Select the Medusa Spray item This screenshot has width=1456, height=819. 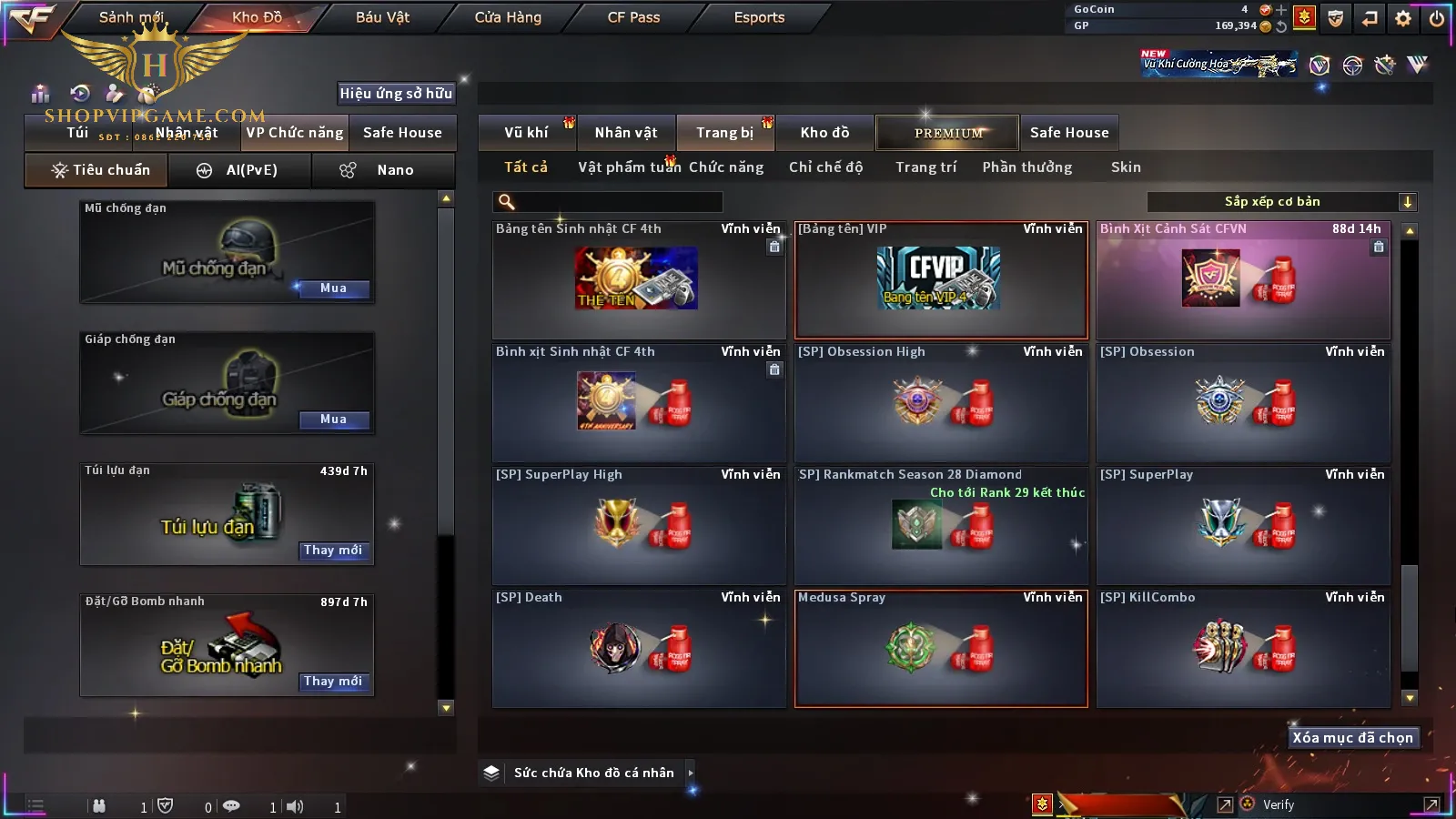click(x=941, y=648)
